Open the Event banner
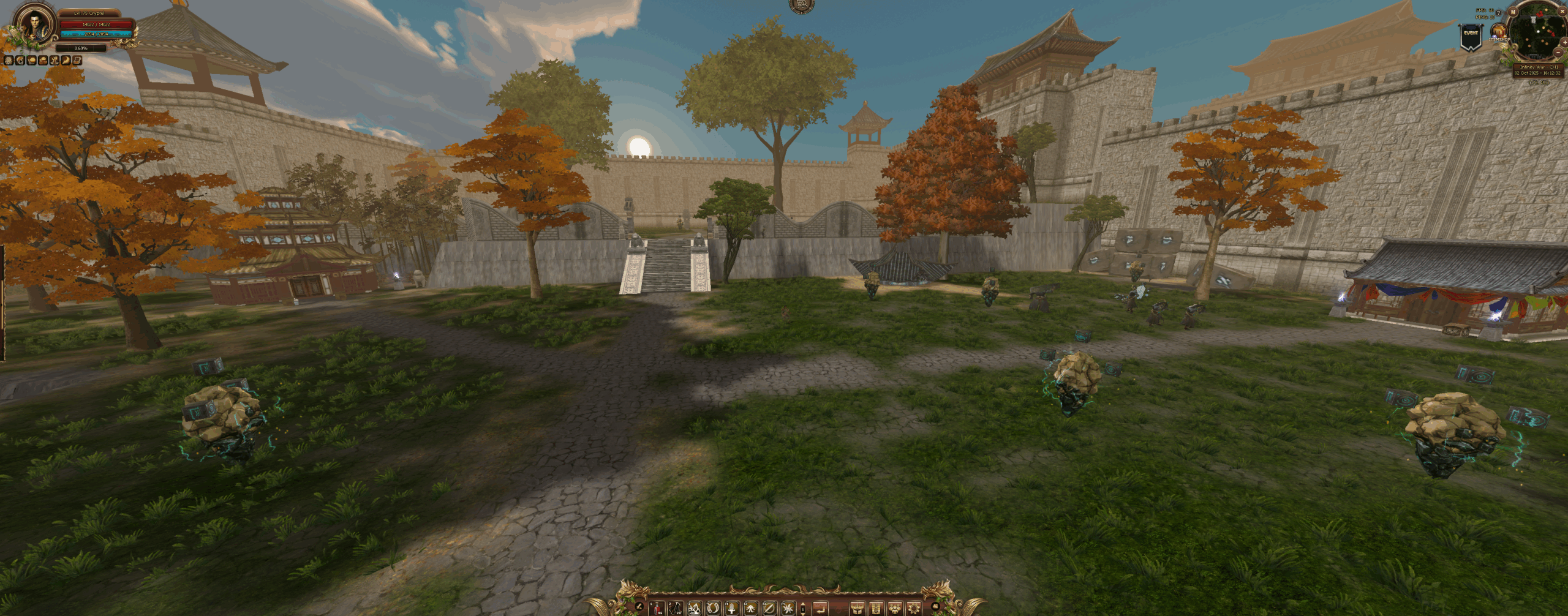This screenshot has width=1568, height=616. (1471, 37)
